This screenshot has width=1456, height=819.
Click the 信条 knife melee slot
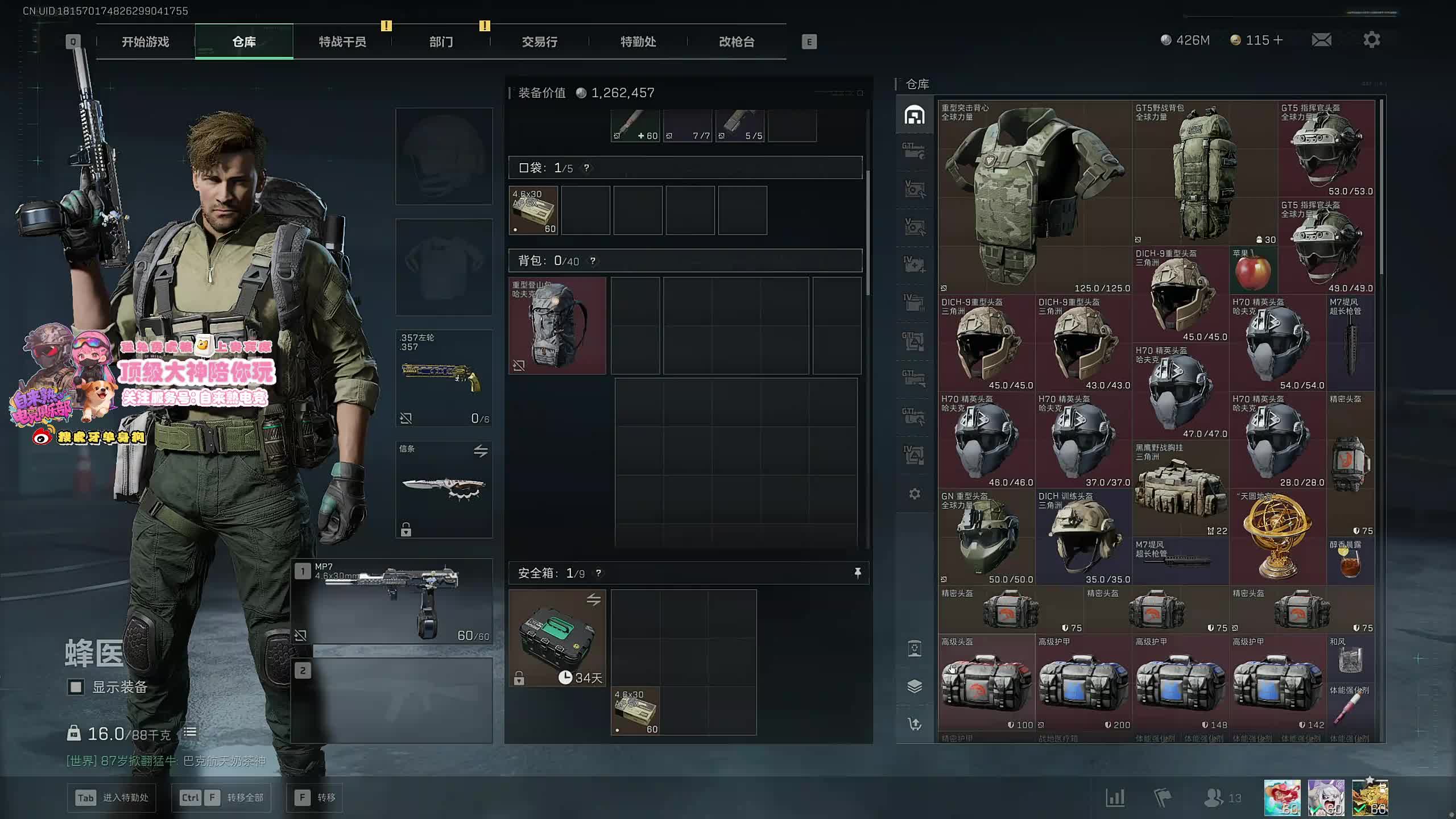(444, 489)
